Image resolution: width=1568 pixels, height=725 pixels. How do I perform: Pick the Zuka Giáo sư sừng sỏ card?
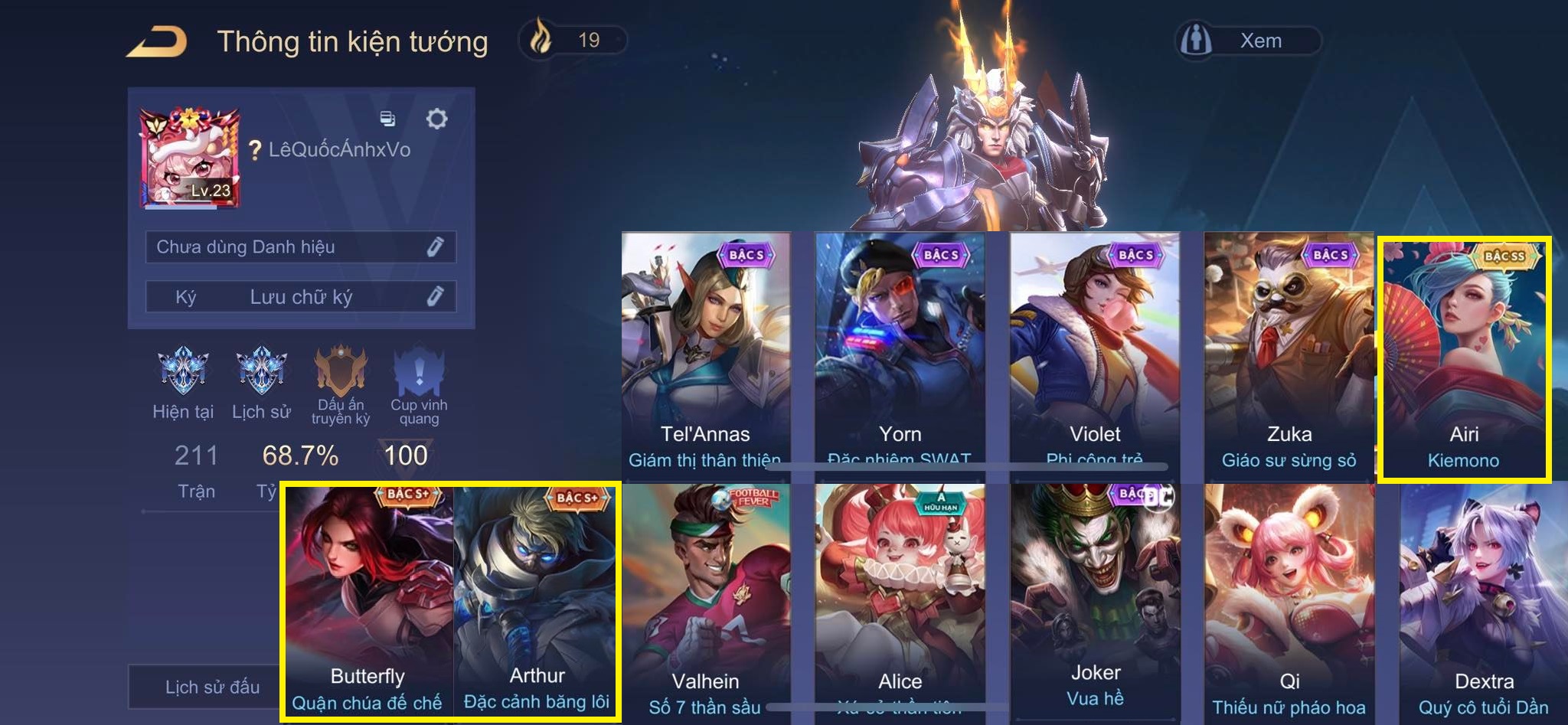pyautogui.click(x=1289, y=352)
